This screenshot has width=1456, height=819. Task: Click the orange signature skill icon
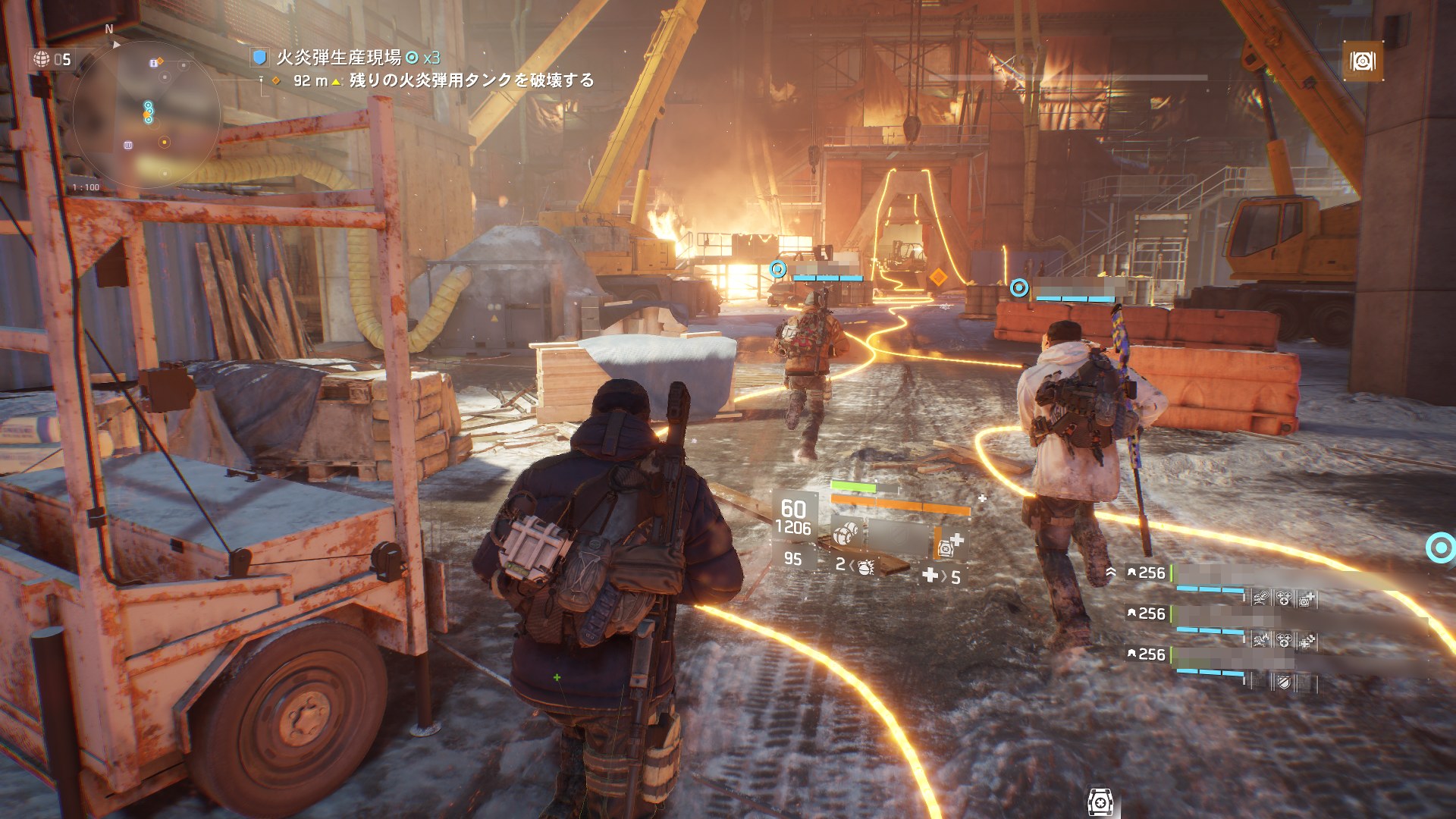1363,61
